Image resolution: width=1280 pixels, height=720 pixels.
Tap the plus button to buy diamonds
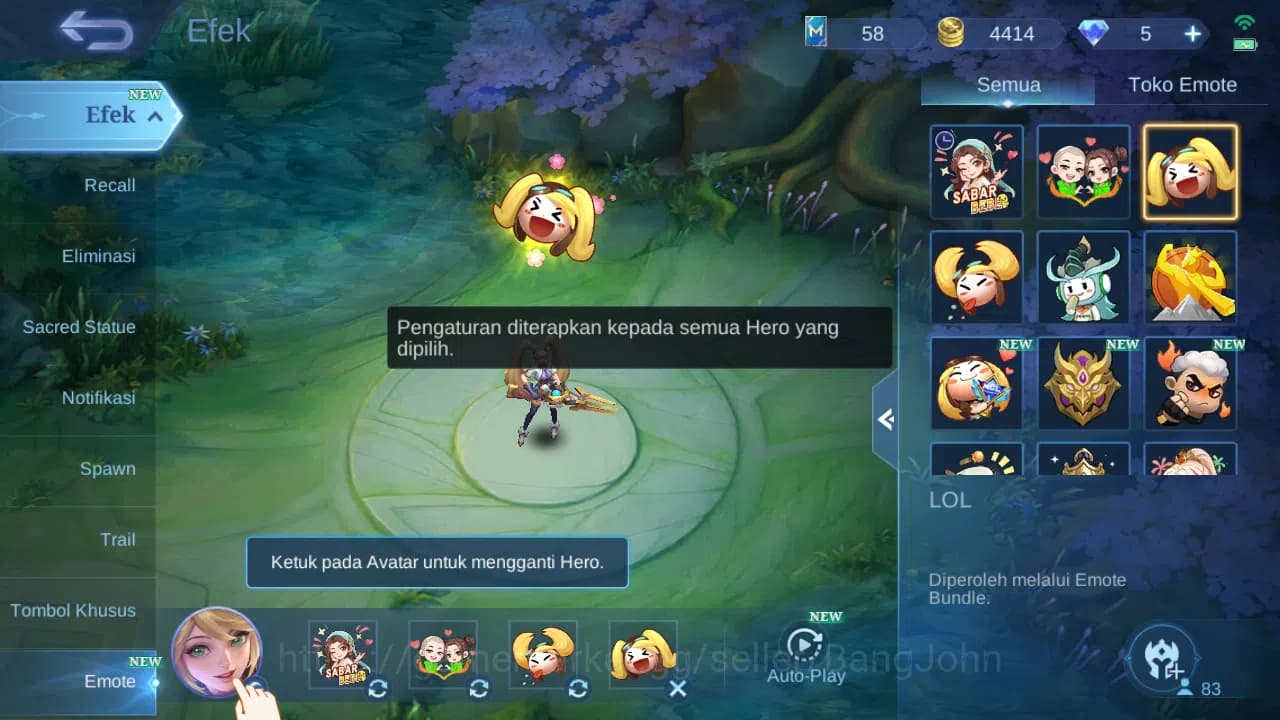pyautogui.click(x=1191, y=33)
